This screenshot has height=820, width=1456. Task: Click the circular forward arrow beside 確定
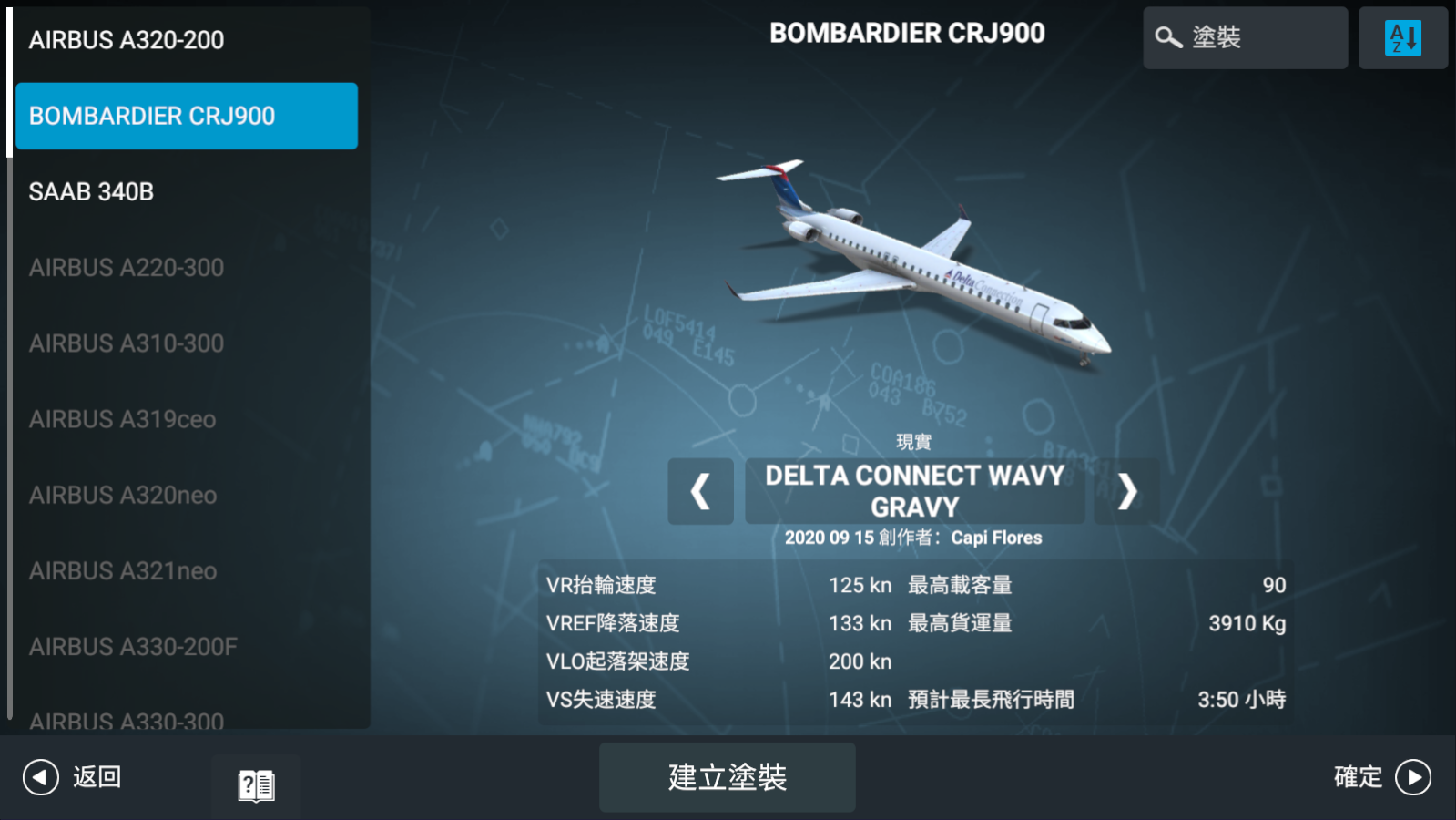[x=1413, y=777]
